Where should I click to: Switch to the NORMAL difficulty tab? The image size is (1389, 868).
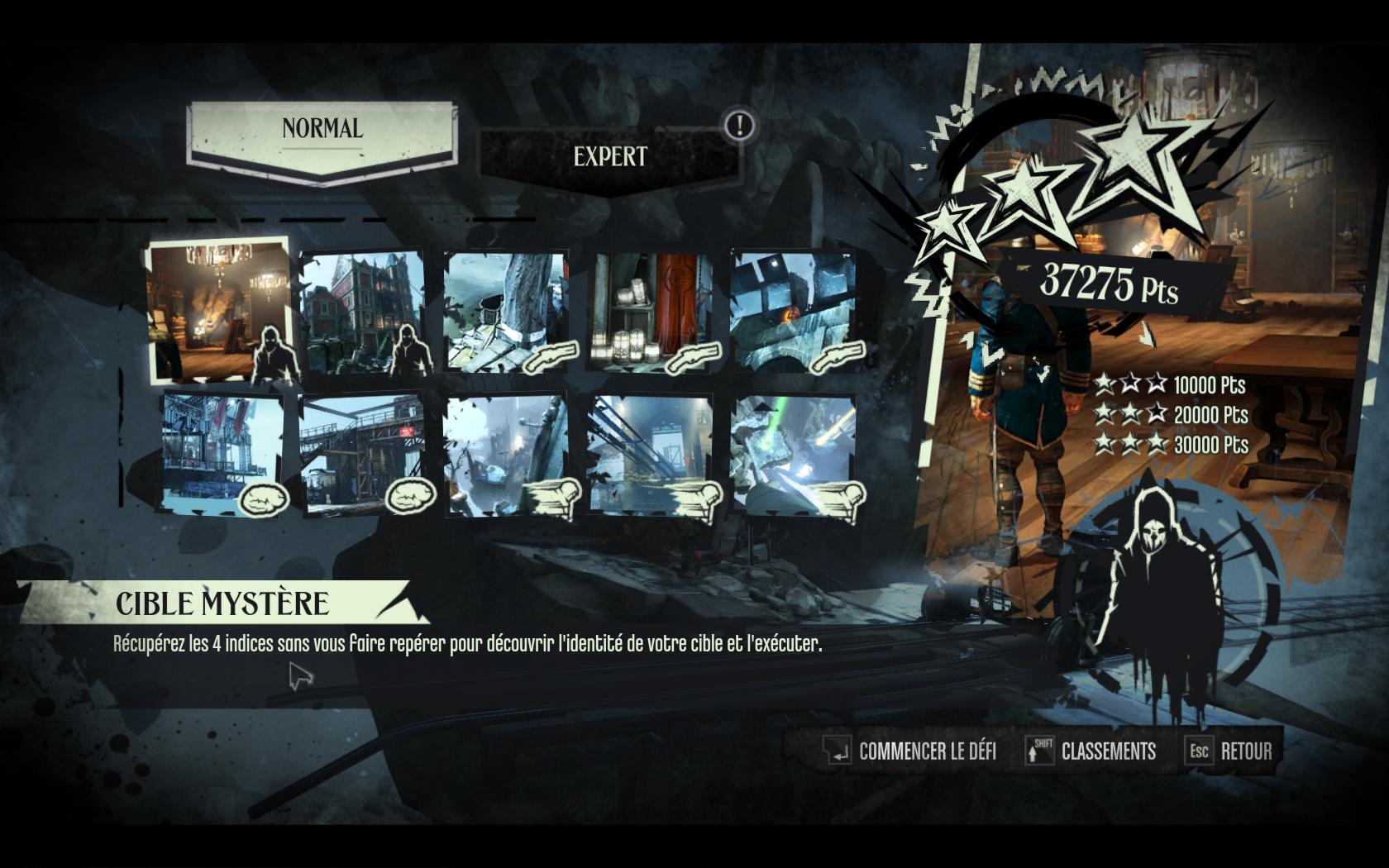tap(322, 131)
